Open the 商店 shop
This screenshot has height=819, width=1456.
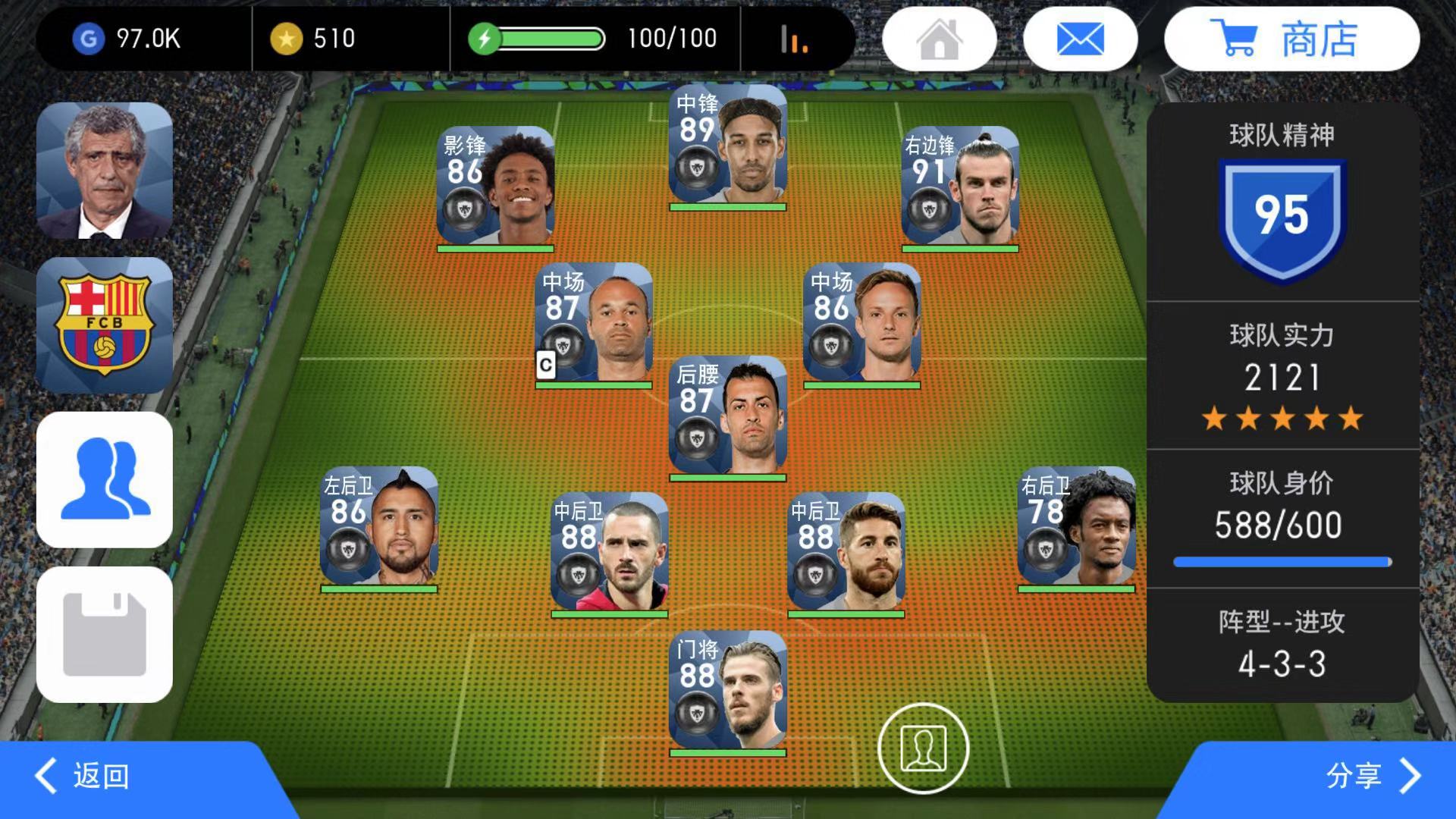tap(1291, 39)
